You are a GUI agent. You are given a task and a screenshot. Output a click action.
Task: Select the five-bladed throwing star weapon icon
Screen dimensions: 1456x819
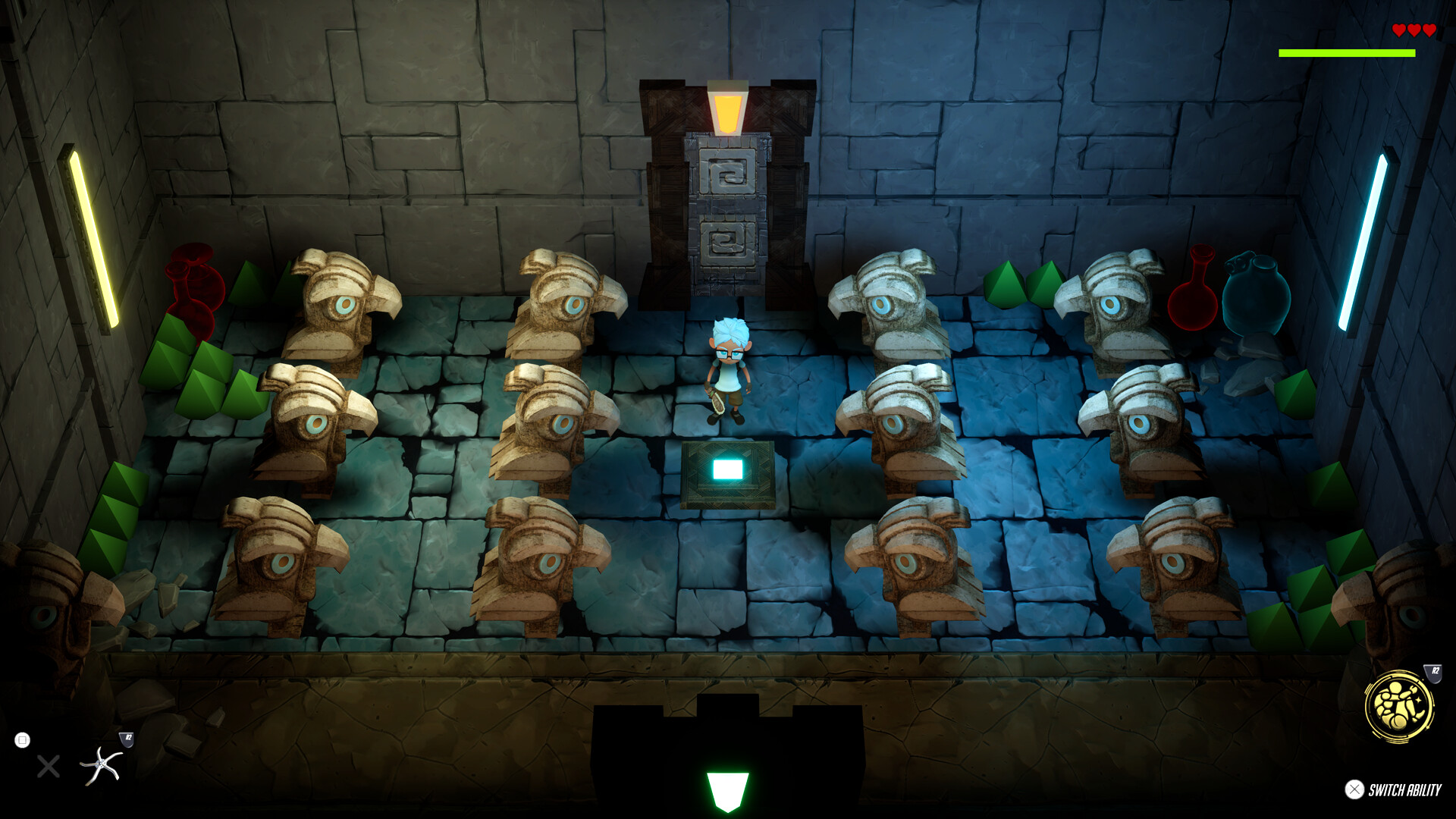[x=101, y=765]
